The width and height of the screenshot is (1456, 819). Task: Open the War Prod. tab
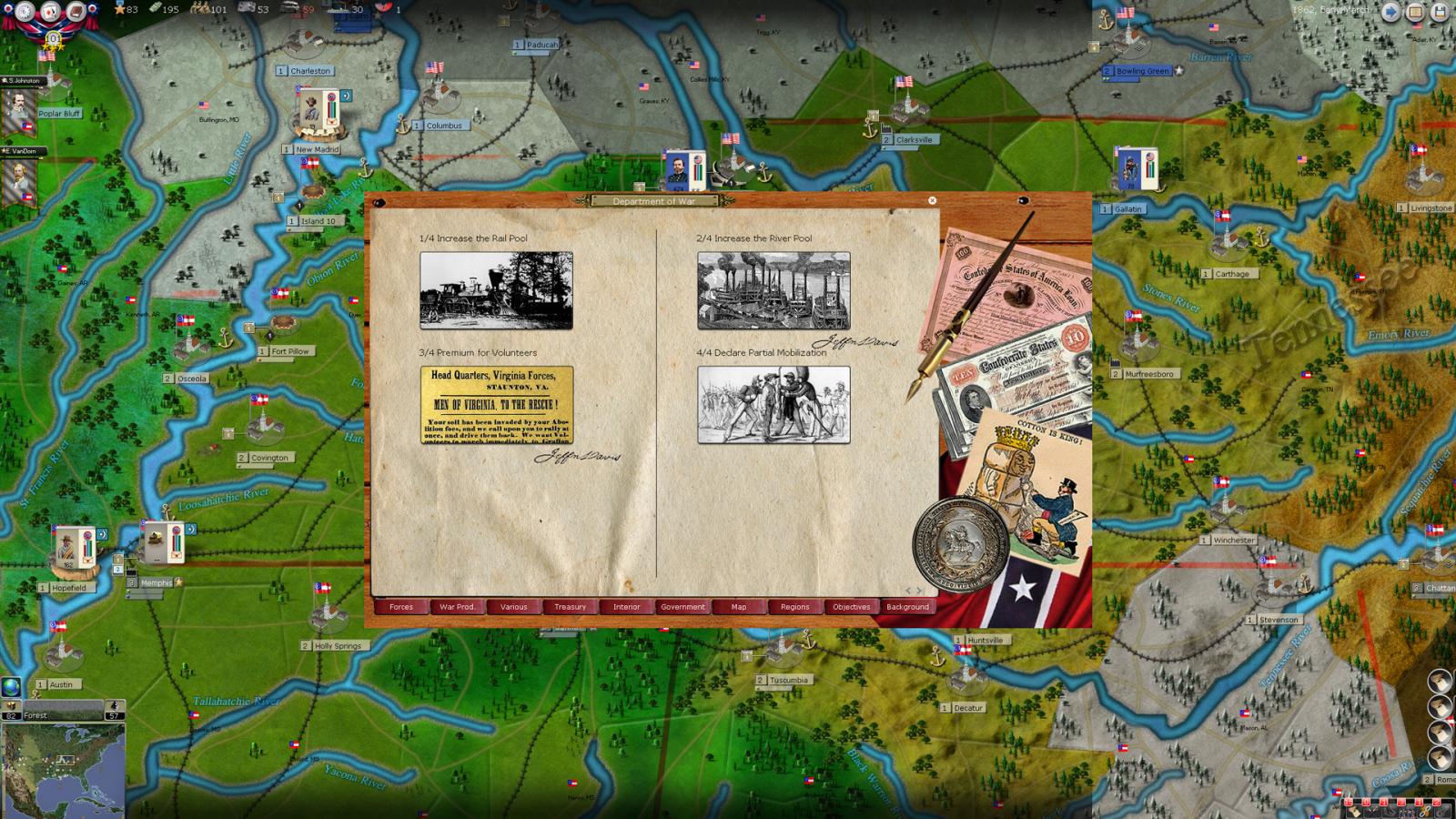pyautogui.click(x=456, y=606)
